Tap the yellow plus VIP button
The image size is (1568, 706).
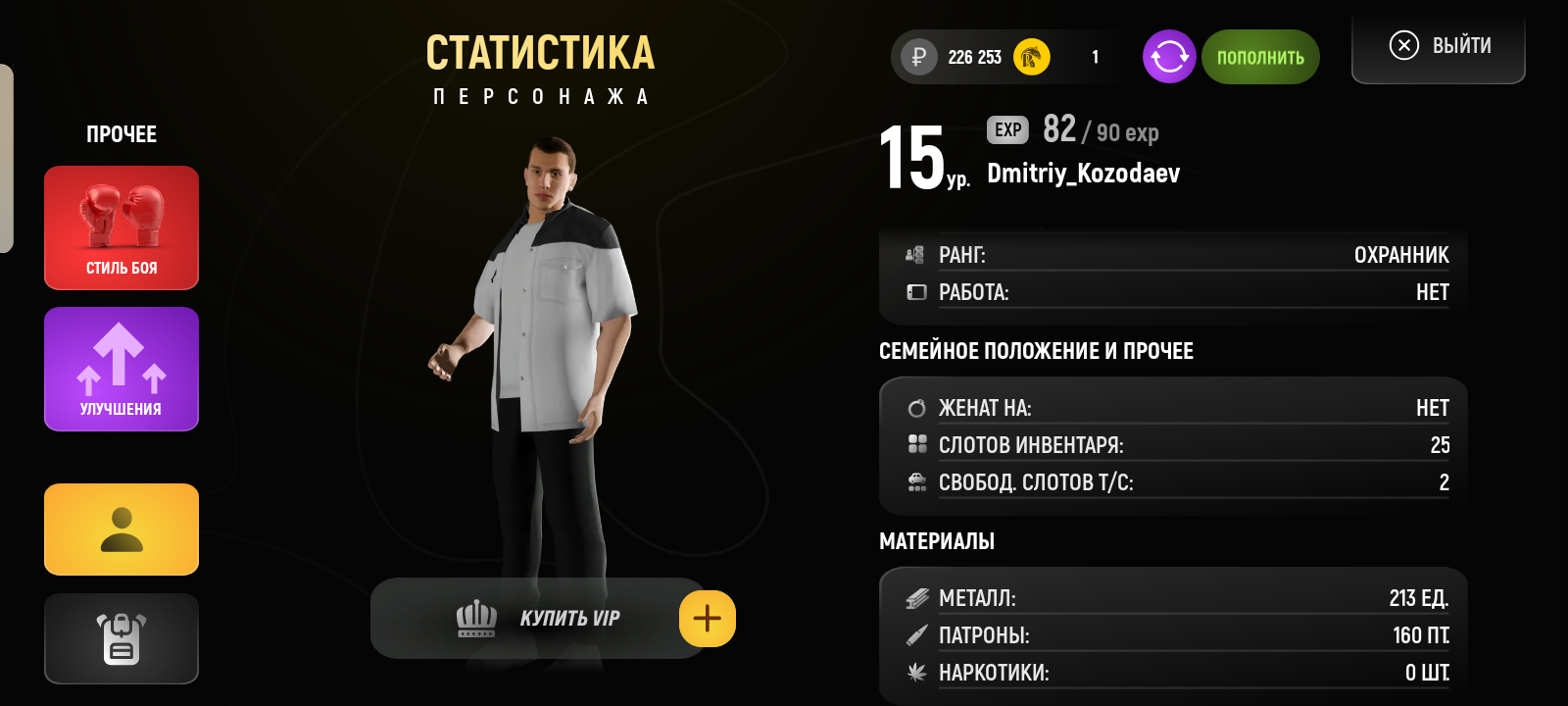(x=708, y=619)
